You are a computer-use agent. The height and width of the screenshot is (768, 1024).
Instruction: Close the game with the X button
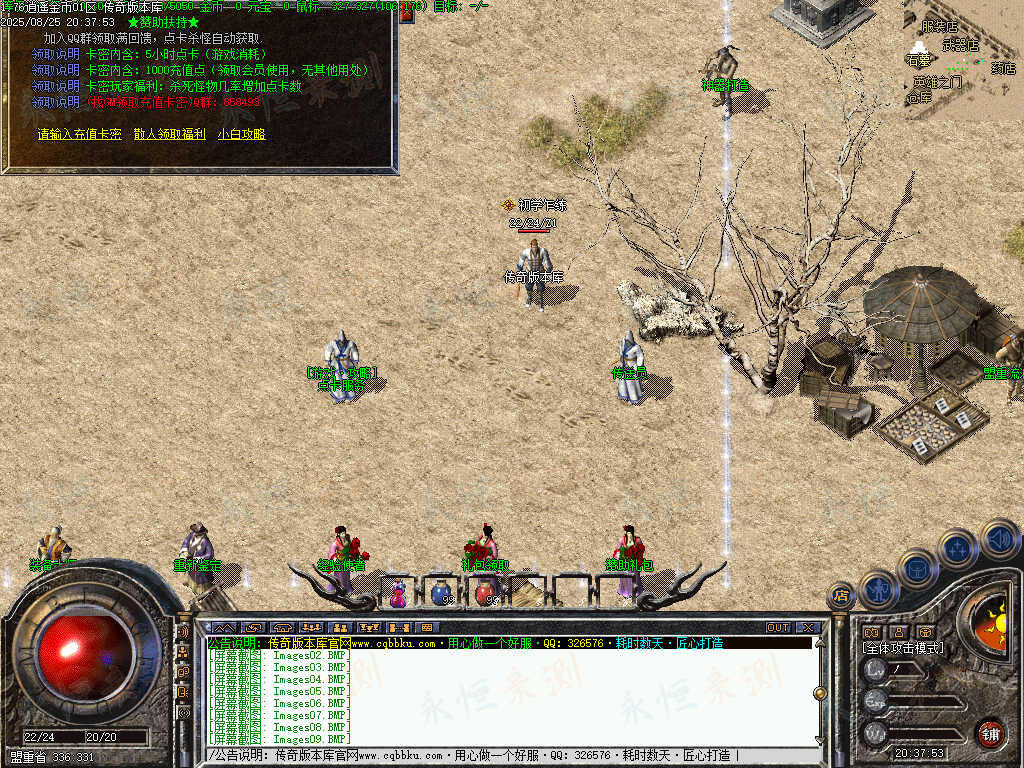808,628
